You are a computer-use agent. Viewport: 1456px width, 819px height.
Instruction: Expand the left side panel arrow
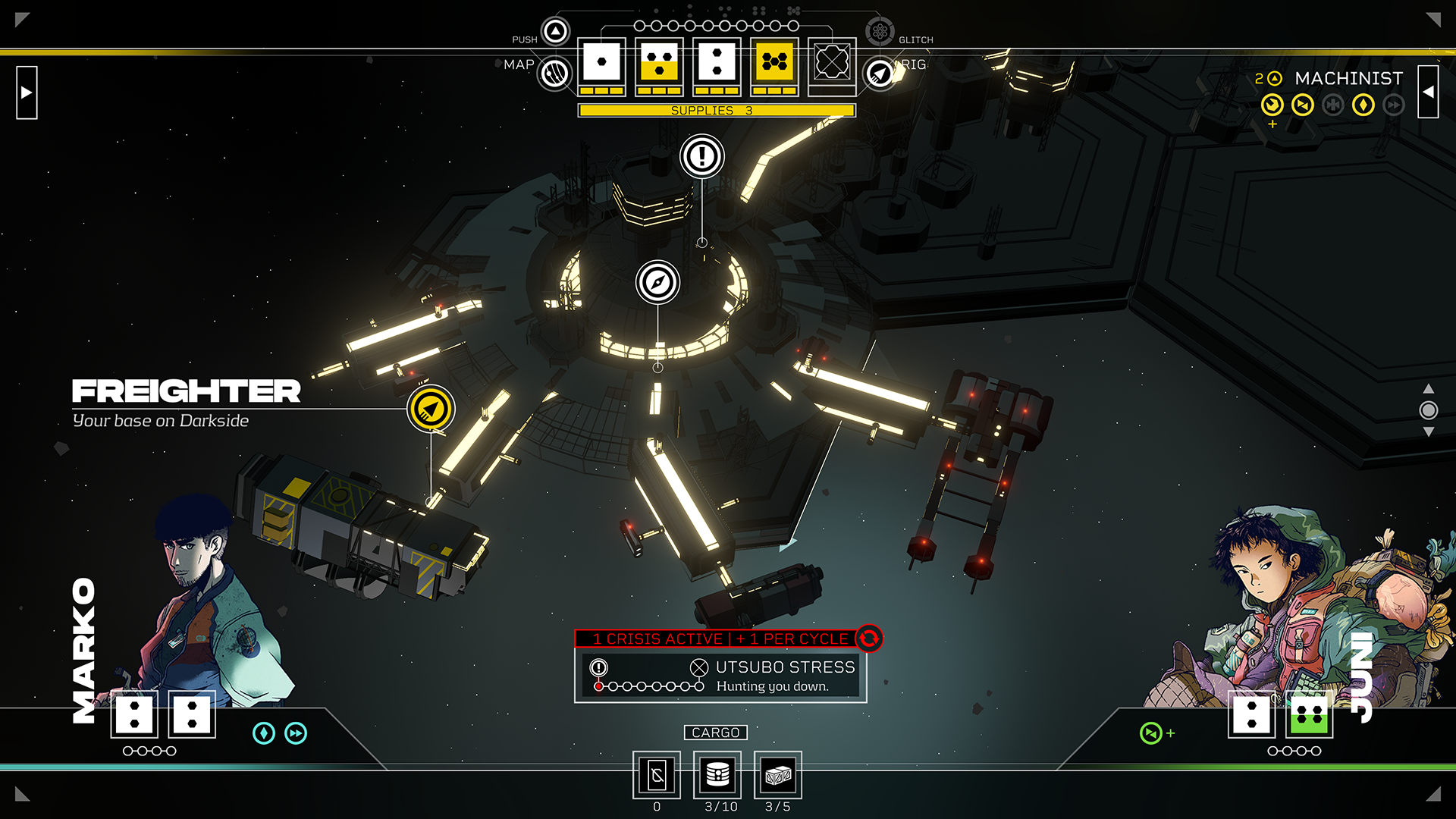tap(27, 93)
